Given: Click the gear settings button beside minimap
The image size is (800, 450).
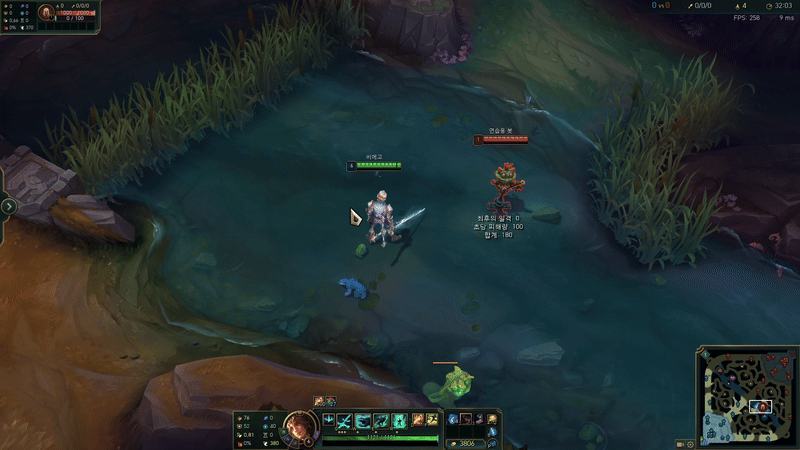Looking at the screenshot, I should (690, 443).
